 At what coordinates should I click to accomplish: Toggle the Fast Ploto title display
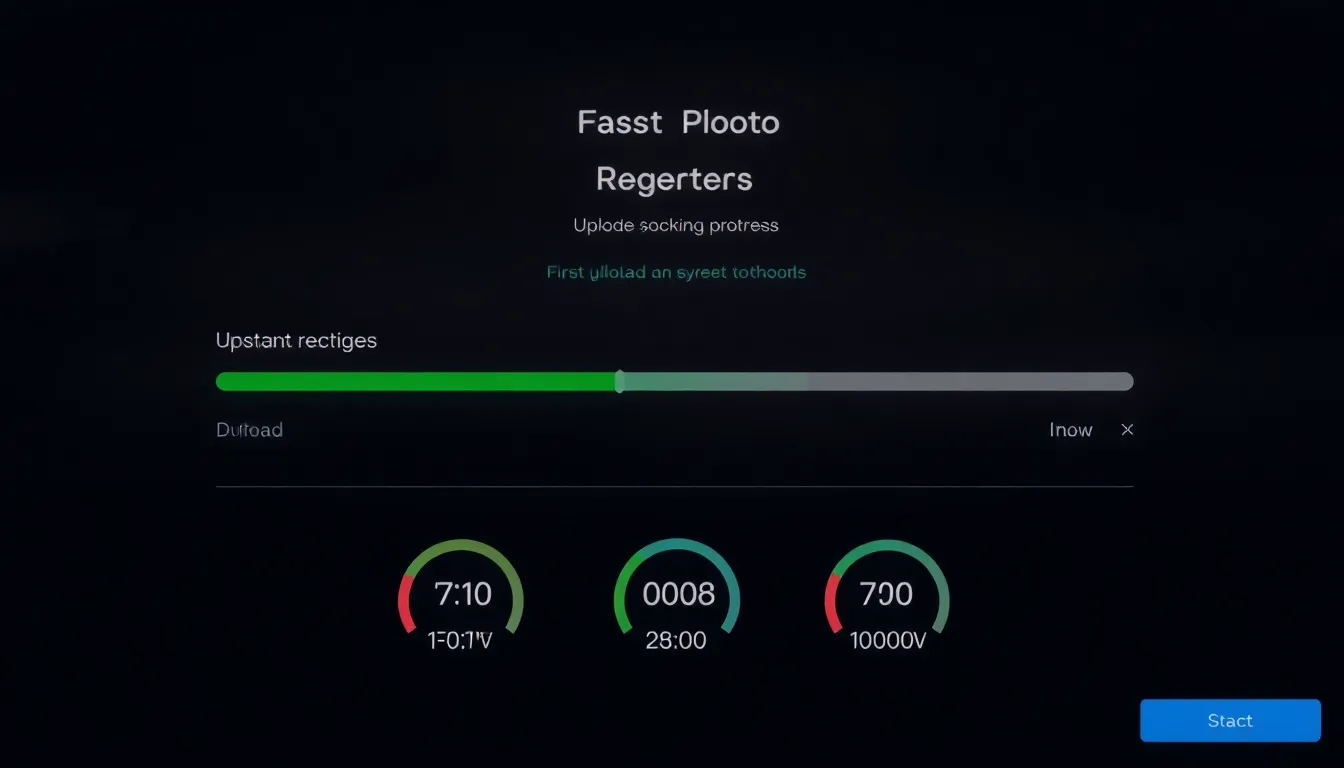(677, 121)
